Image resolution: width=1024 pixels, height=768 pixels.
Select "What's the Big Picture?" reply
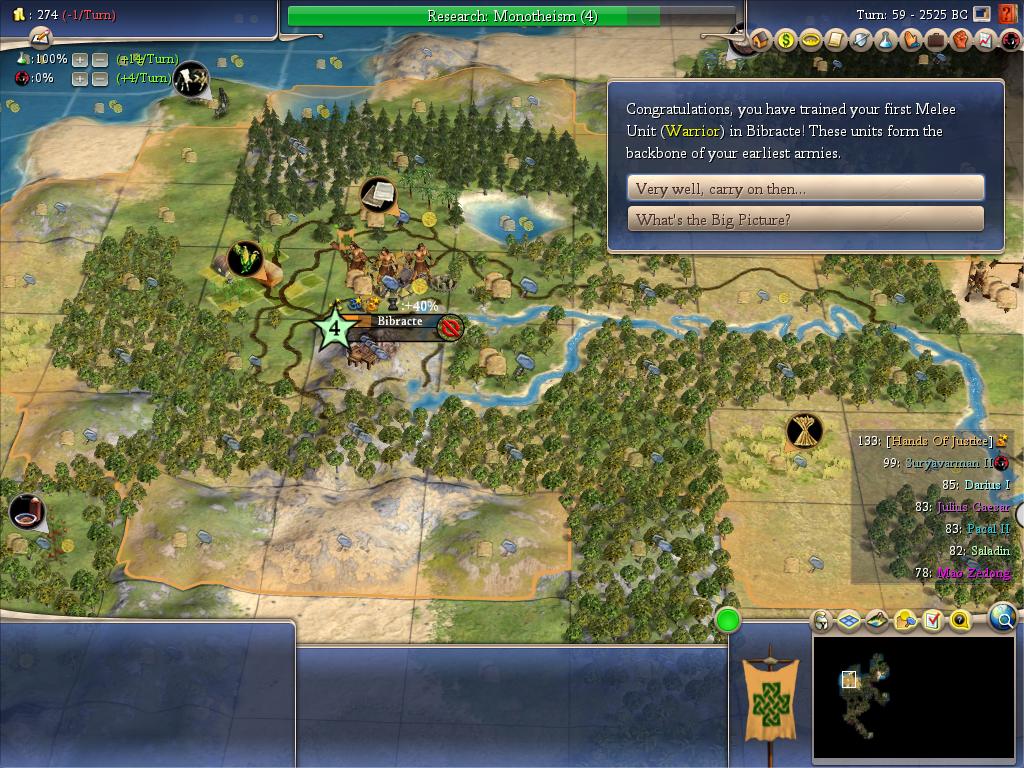tap(805, 219)
